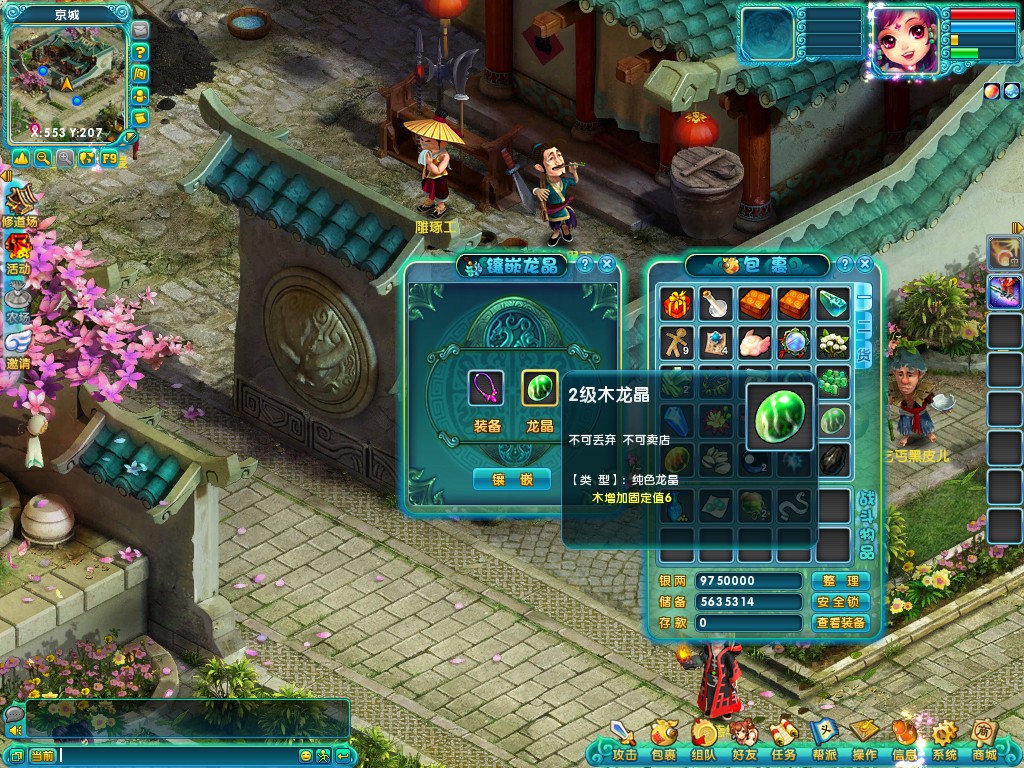Open help for the 包裹 bag window

[845, 264]
